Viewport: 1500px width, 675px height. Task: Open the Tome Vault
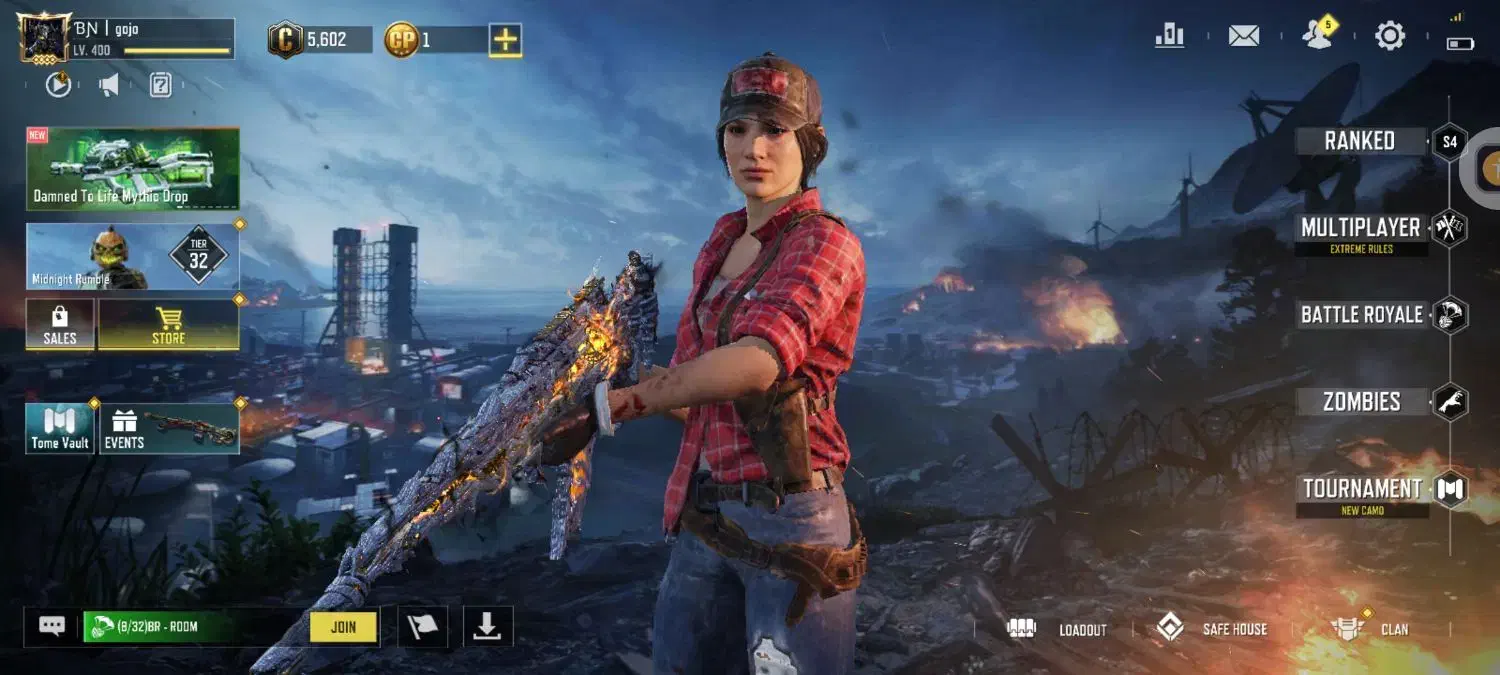click(x=60, y=429)
